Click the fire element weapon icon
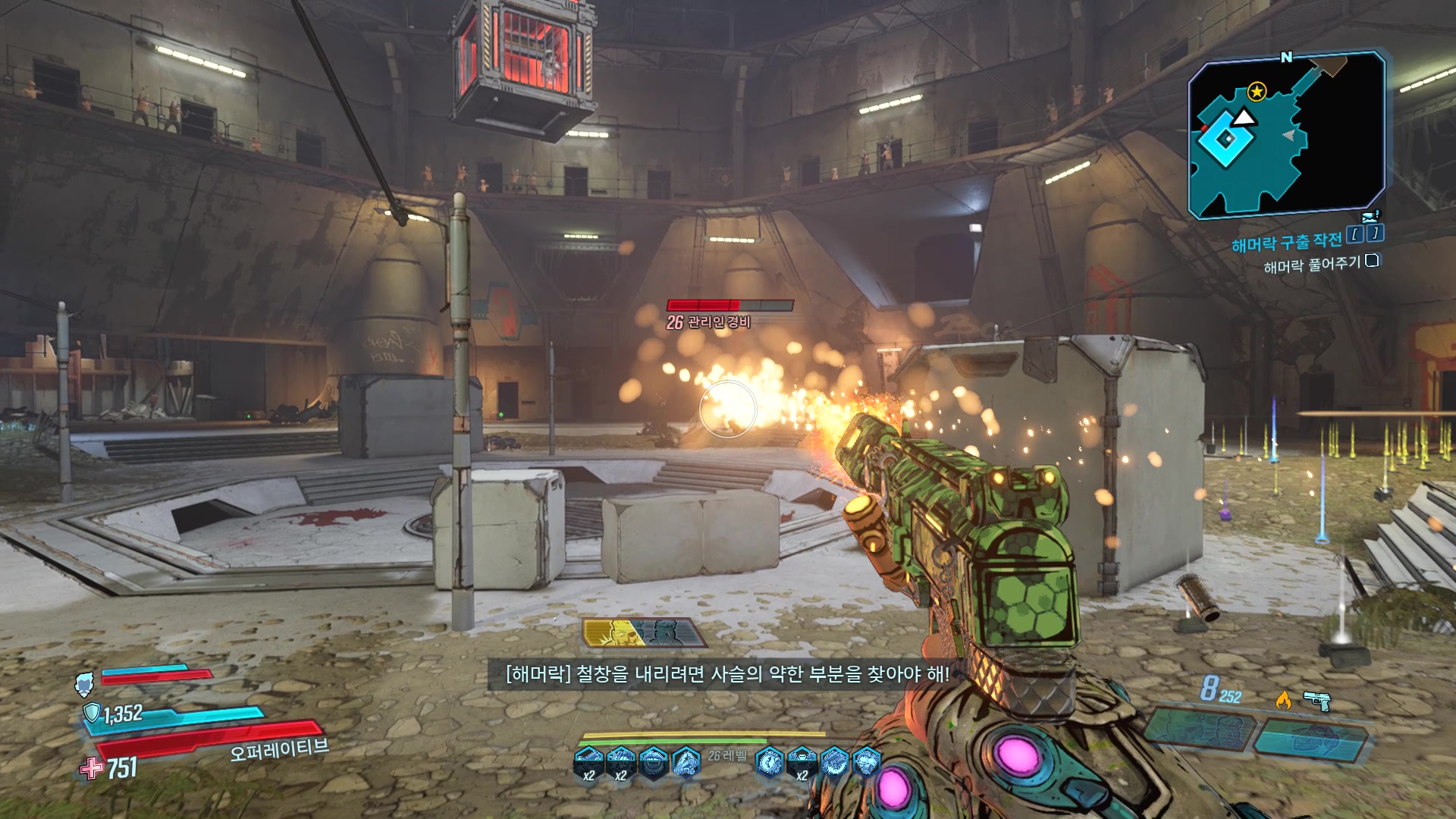 click(x=1283, y=700)
